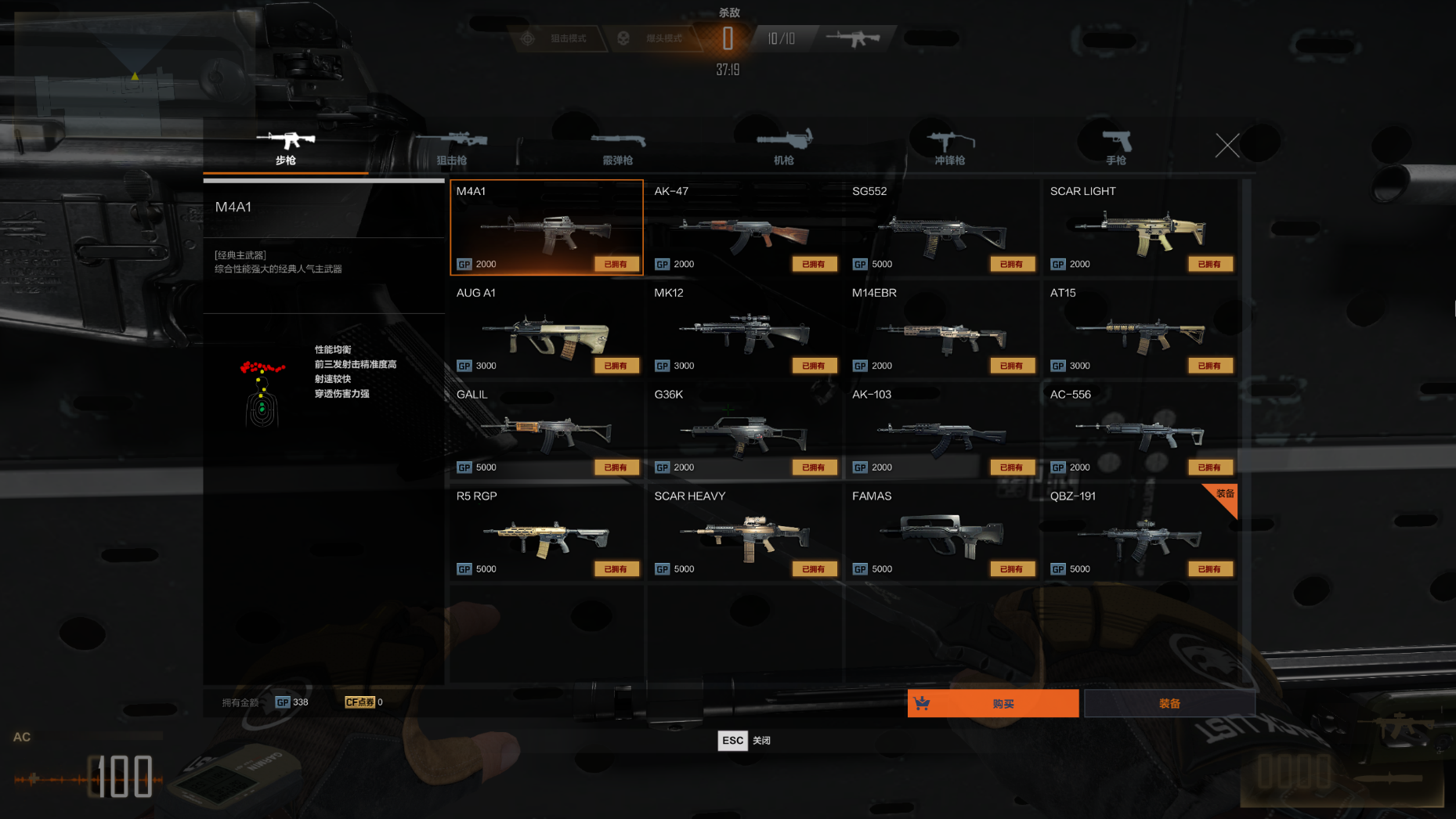The width and height of the screenshot is (1456, 819).
Task: Select the SCAR HEAVY weapon tile
Action: pyautogui.click(x=744, y=533)
